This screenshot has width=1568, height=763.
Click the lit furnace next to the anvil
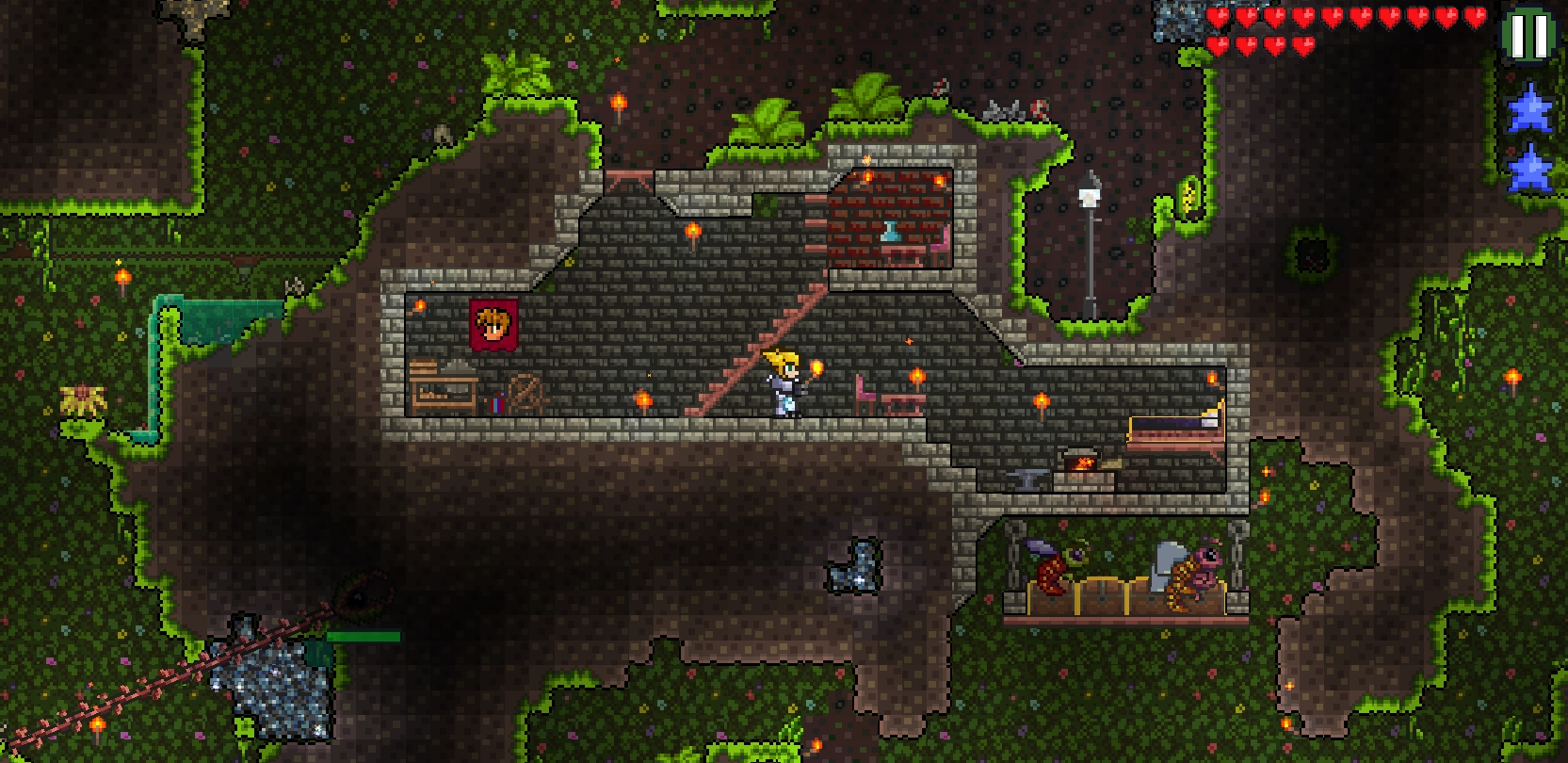pos(1083,462)
